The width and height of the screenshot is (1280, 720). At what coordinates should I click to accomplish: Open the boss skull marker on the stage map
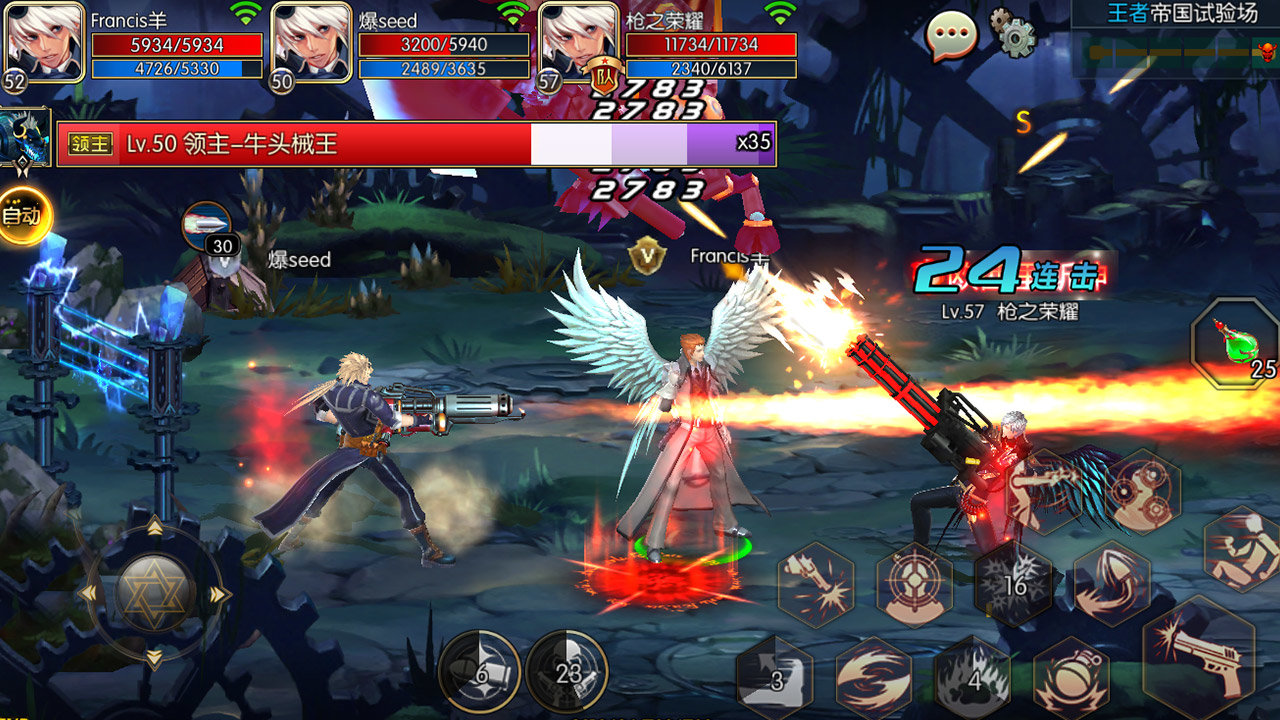coord(1267,52)
